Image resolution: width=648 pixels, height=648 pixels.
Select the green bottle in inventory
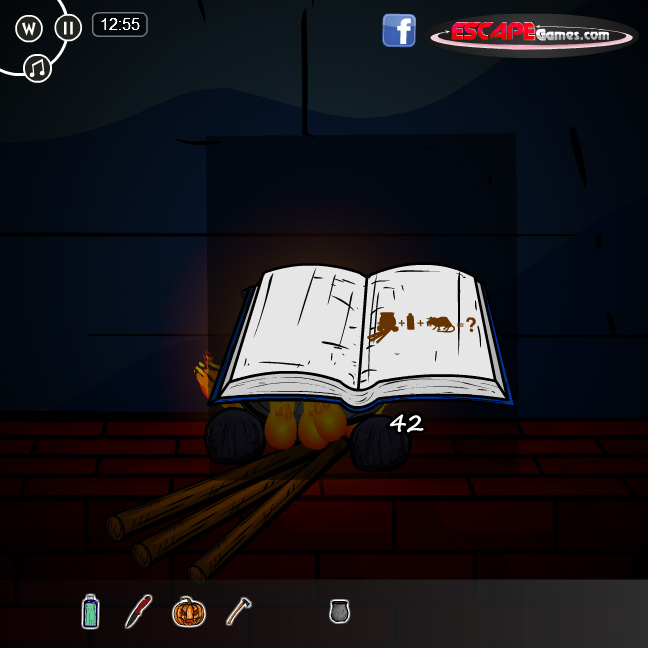[x=91, y=610]
